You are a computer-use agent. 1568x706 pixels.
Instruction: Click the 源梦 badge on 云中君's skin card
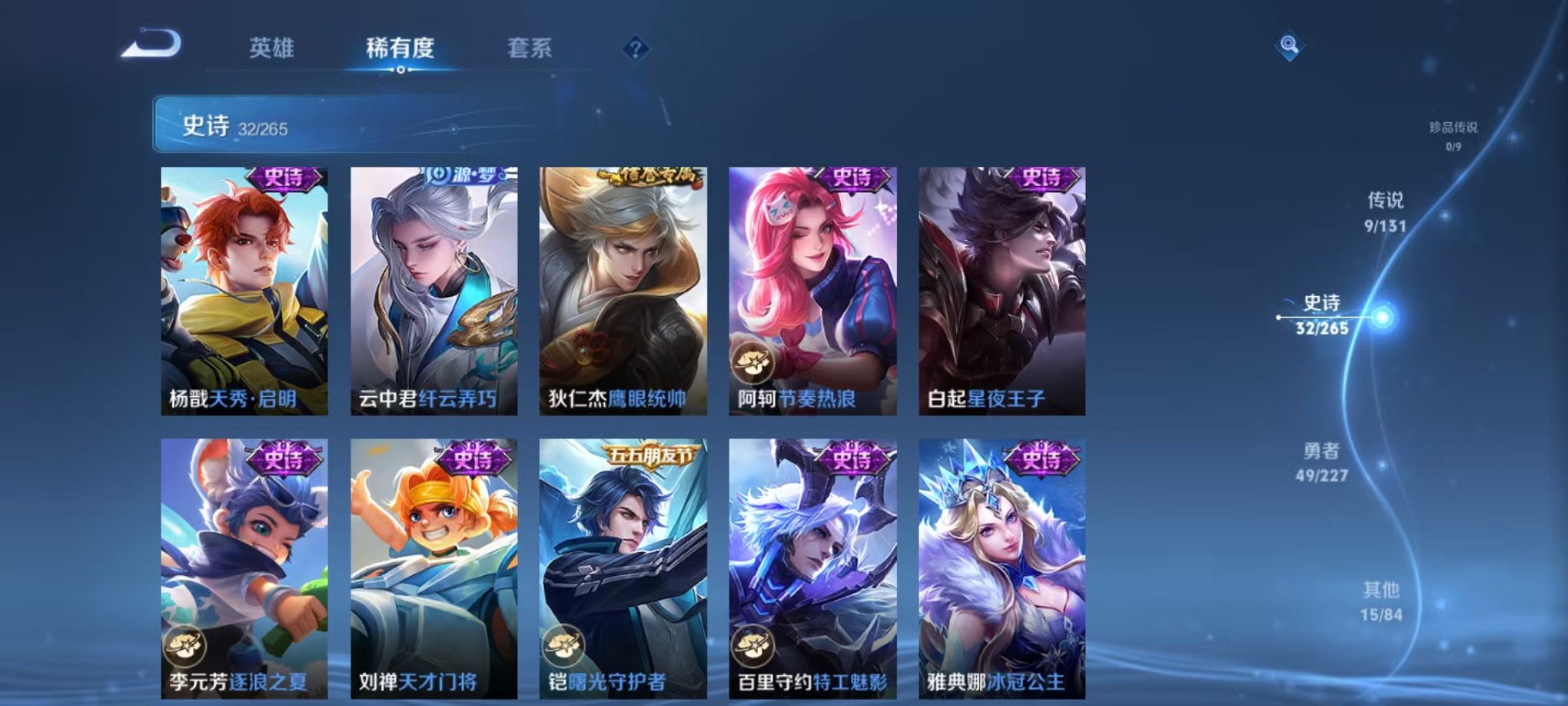(x=462, y=176)
